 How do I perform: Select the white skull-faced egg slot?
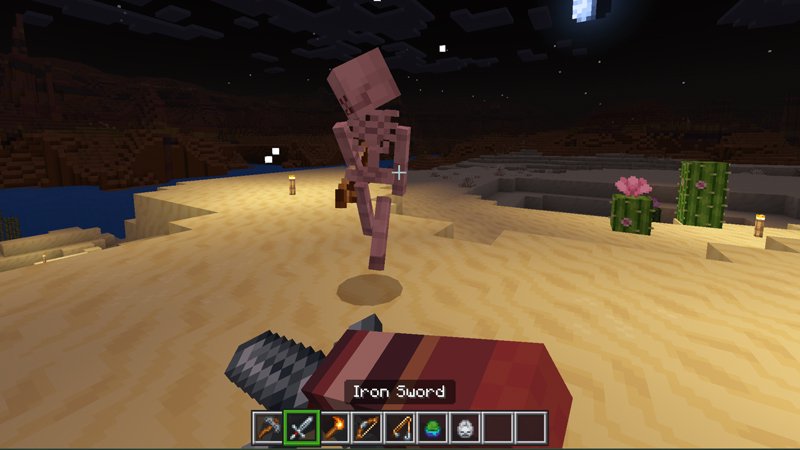tap(466, 427)
